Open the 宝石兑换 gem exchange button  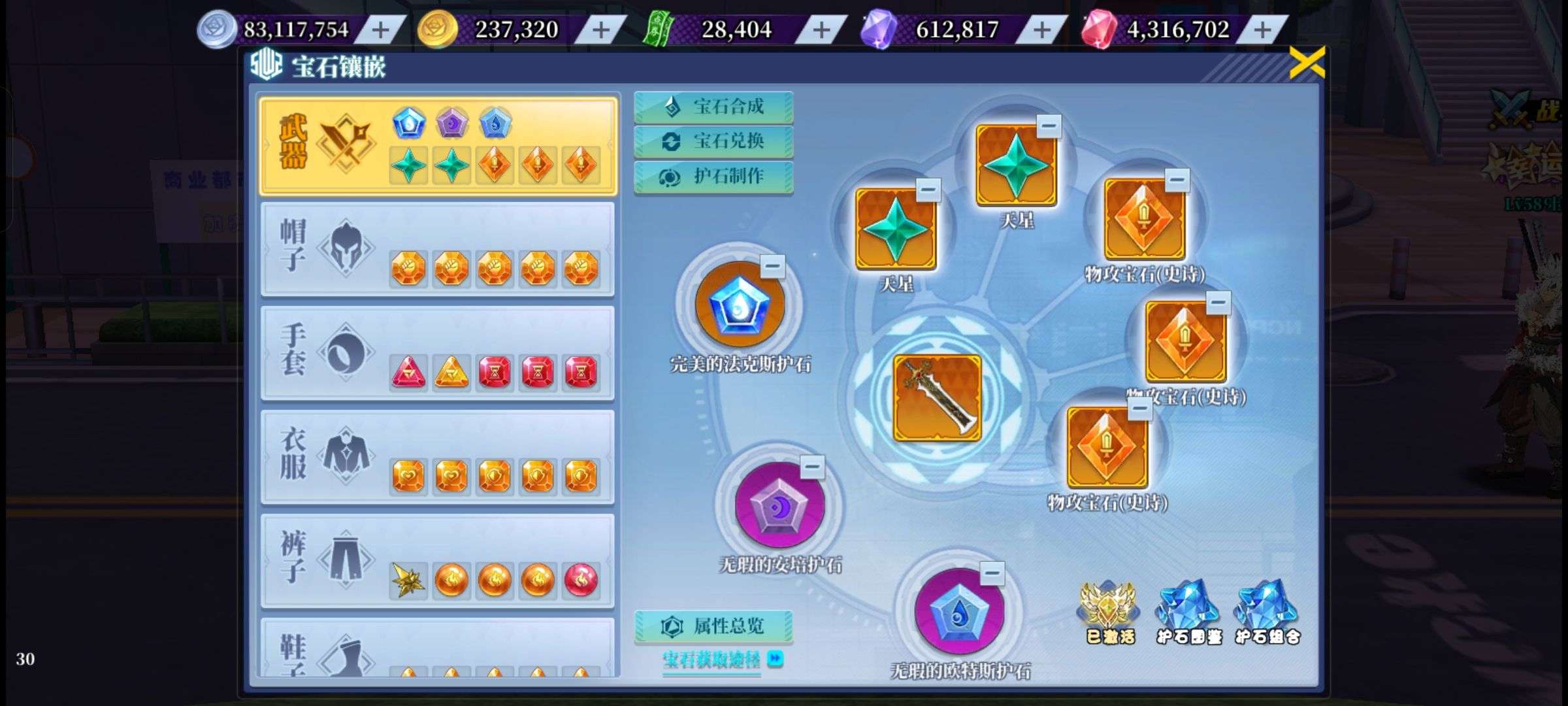713,141
